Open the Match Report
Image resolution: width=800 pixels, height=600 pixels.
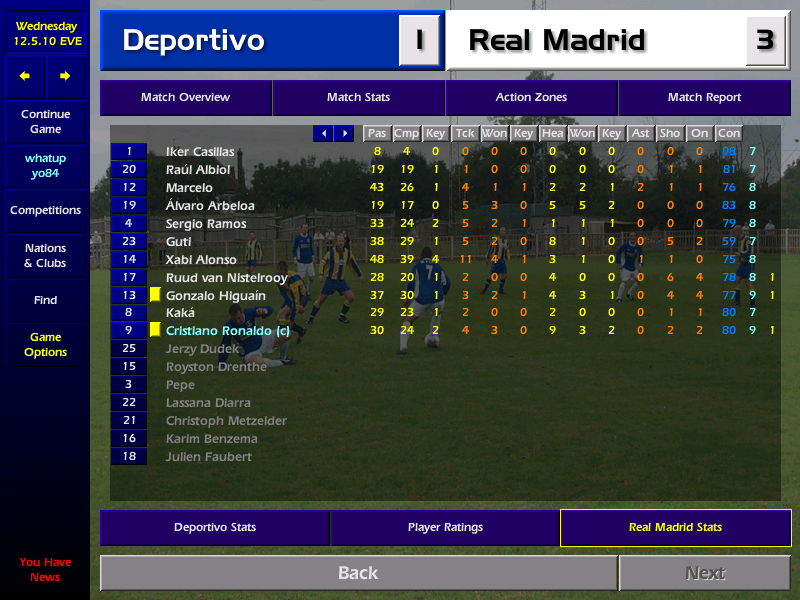704,98
